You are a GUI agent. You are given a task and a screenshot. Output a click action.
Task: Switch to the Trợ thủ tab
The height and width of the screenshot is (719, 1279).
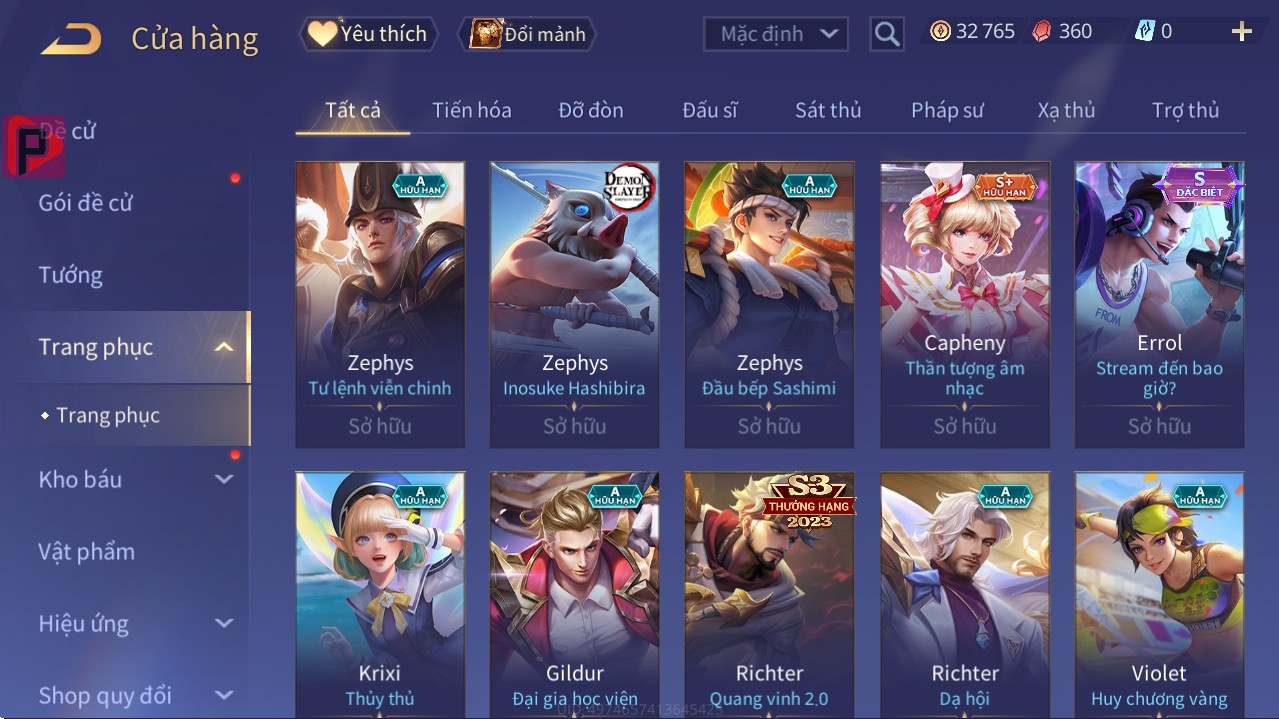(1185, 110)
